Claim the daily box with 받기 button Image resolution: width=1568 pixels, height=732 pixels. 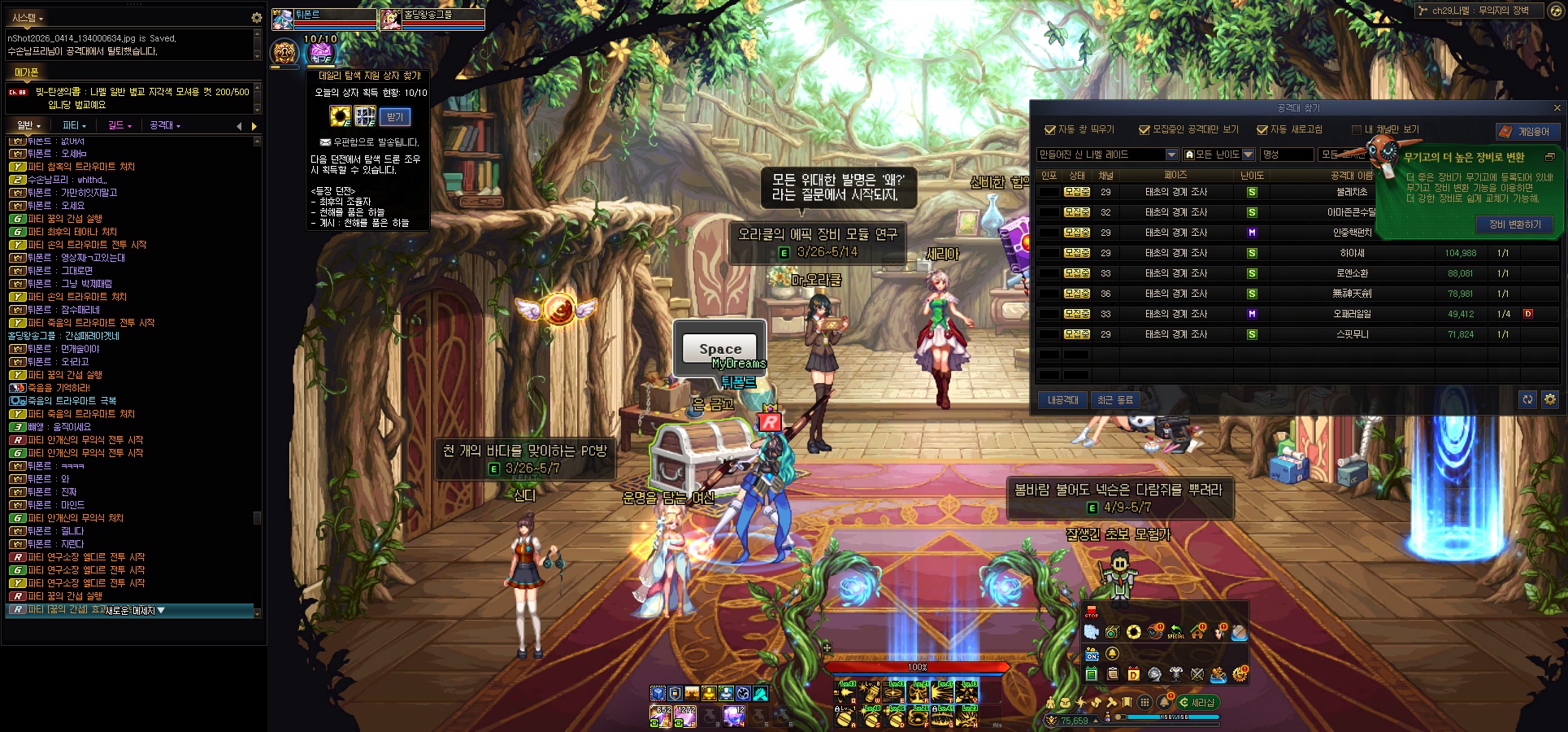[395, 117]
